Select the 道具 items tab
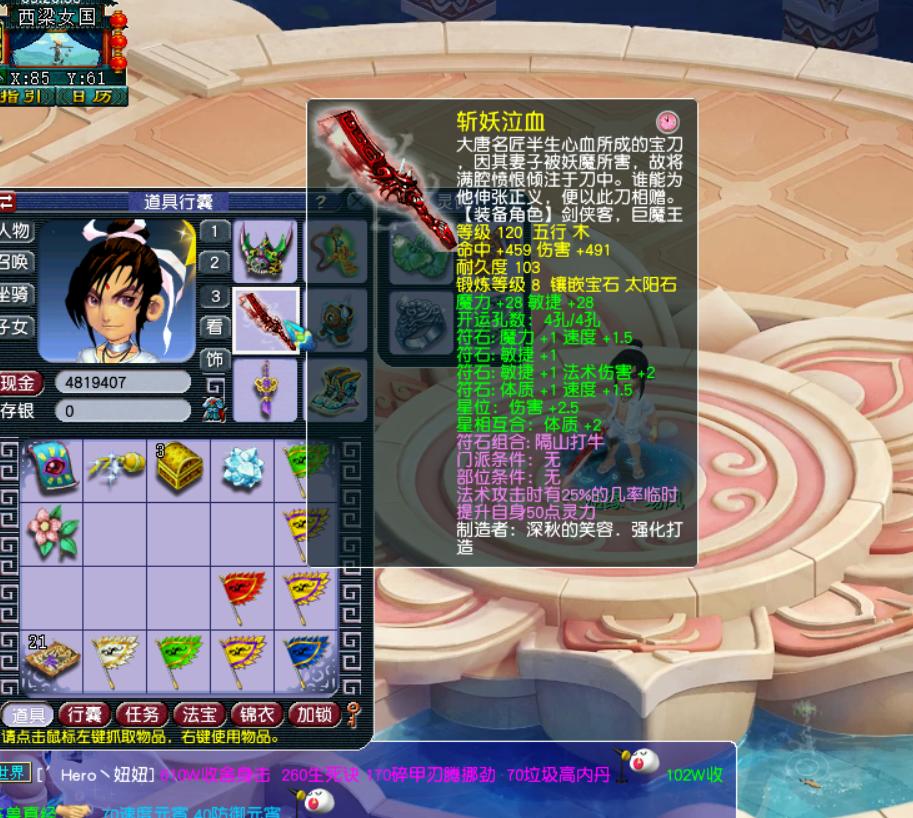The height and width of the screenshot is (818, 913). point(27,714)
